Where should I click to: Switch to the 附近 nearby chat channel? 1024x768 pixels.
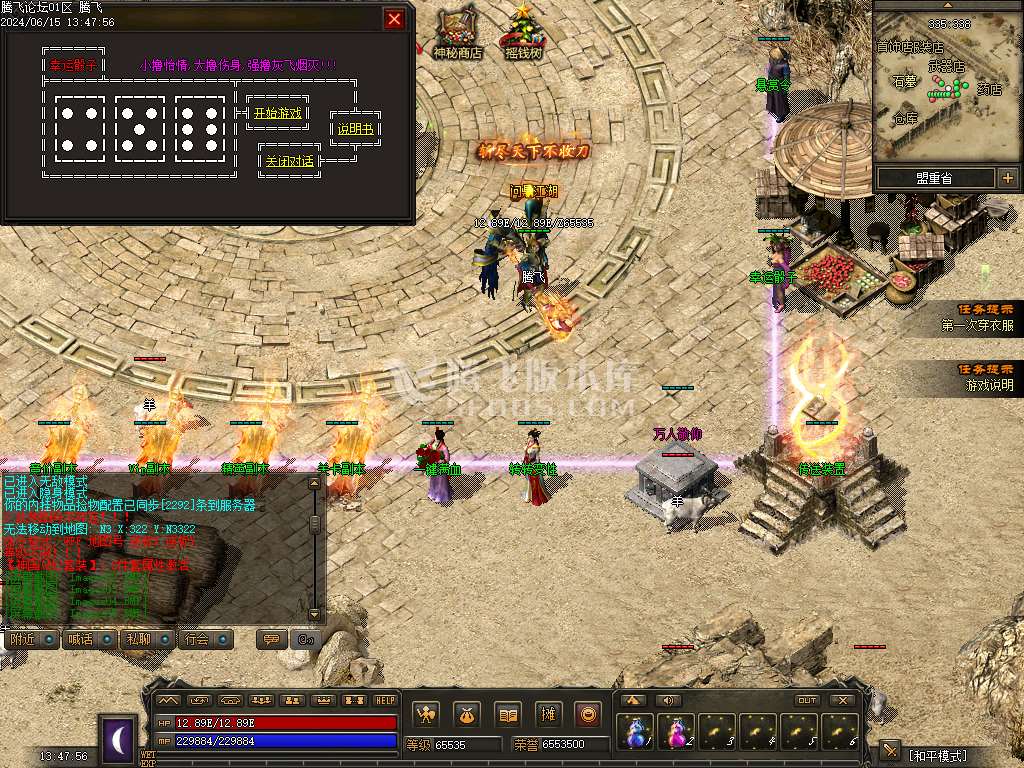pyautogui.click(x=32, y=639)
